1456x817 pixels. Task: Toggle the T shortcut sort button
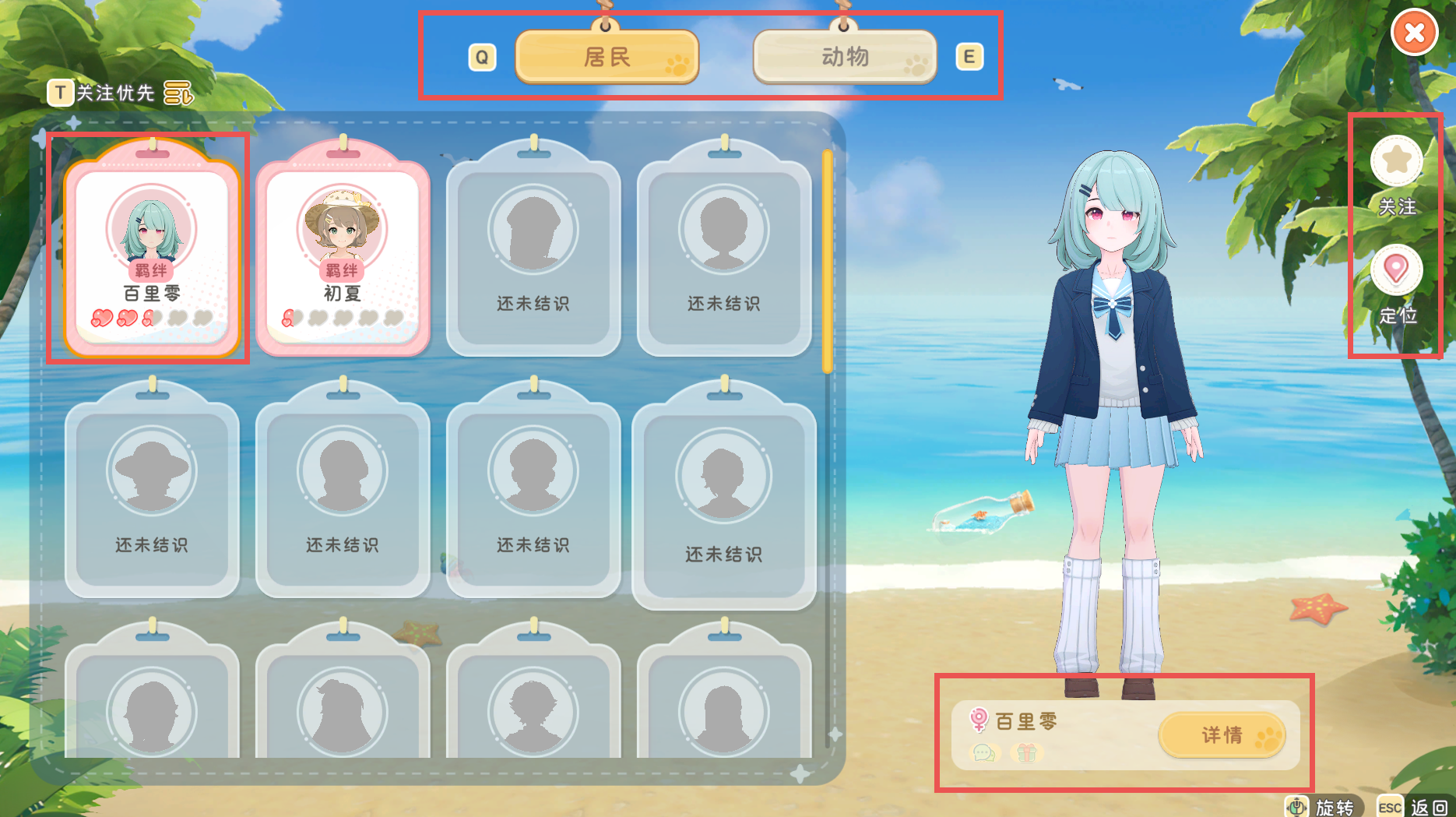(58, 92)
